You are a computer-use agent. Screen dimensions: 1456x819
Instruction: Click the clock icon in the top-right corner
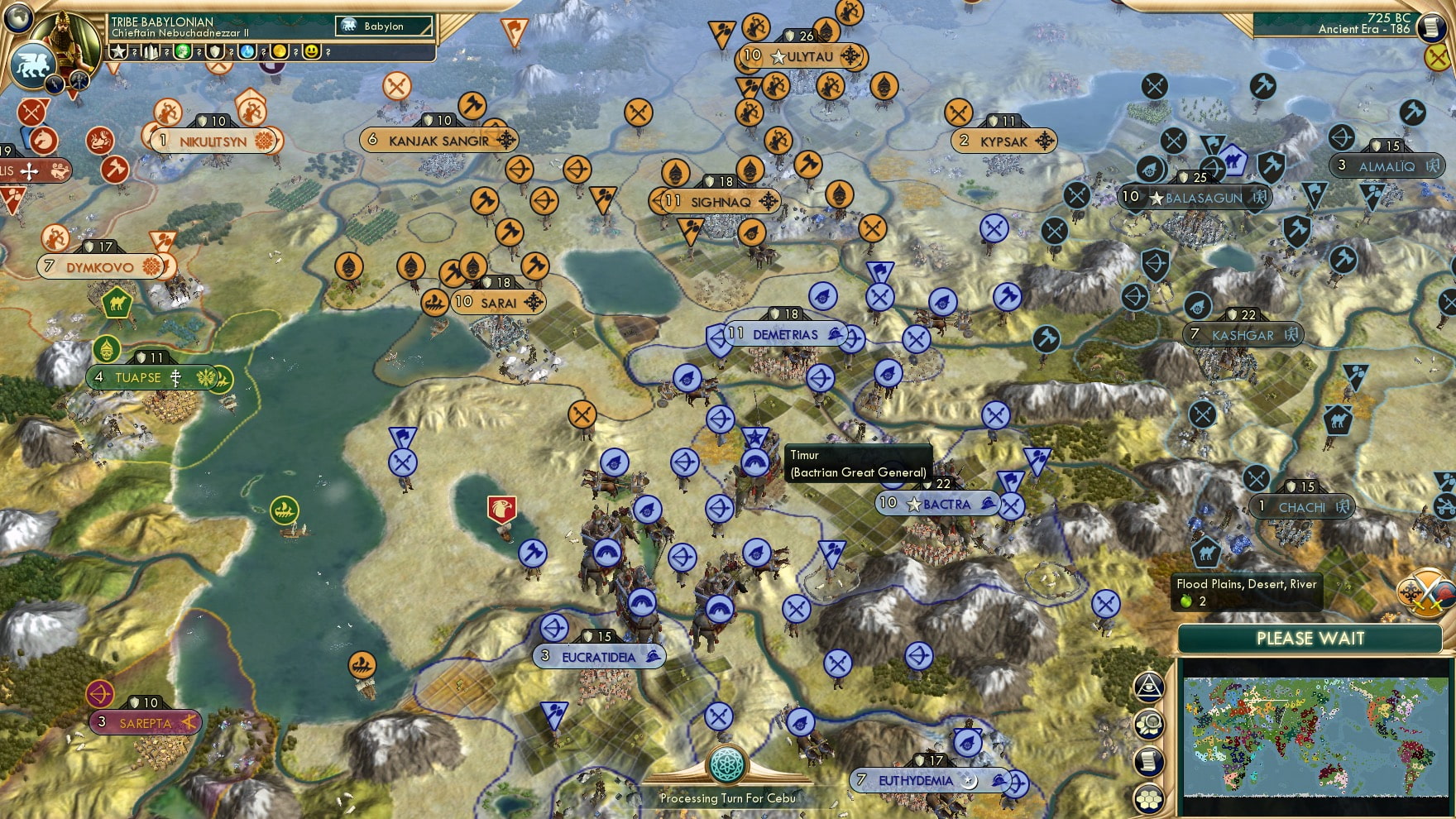click(1430, 29)
